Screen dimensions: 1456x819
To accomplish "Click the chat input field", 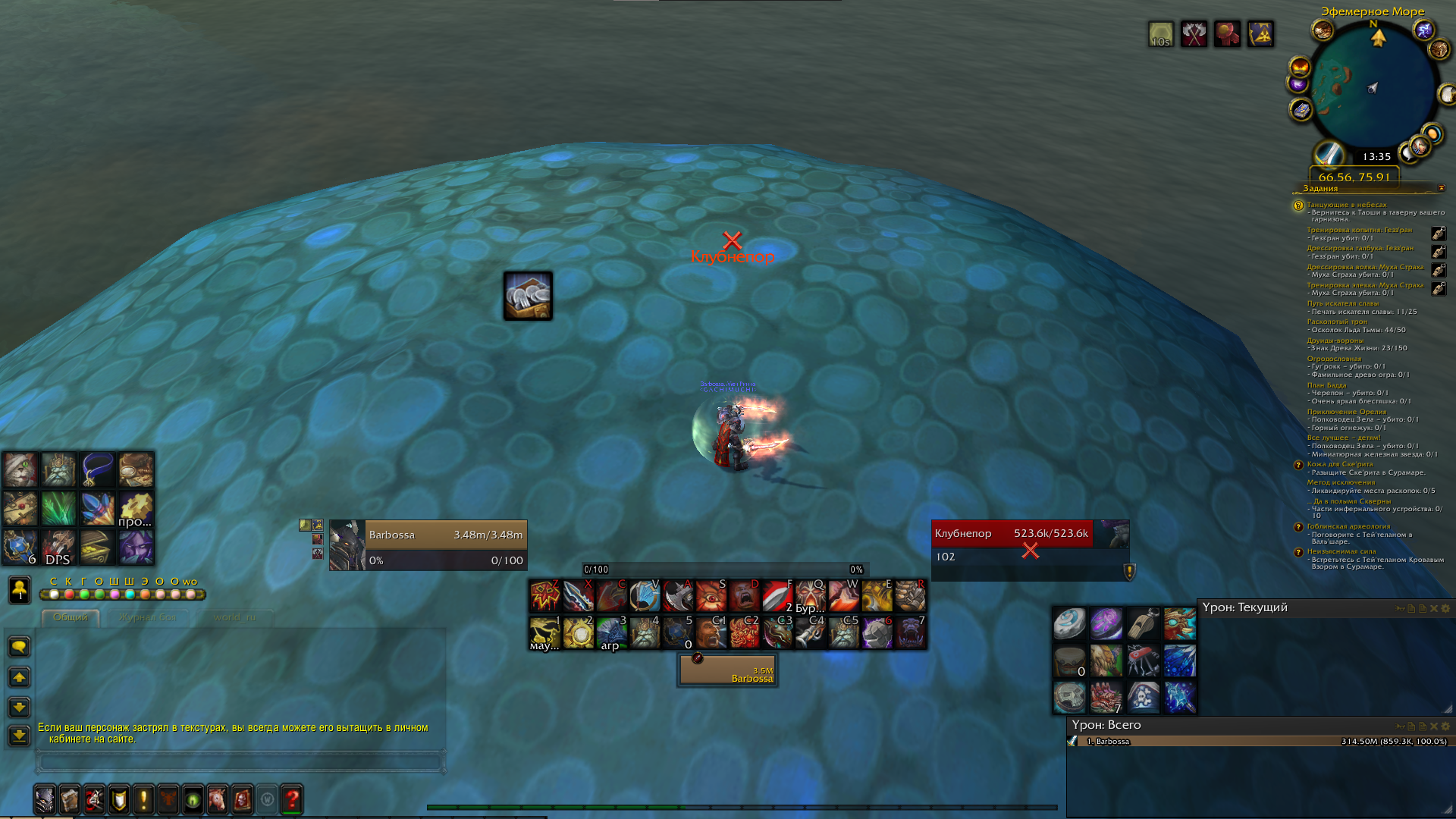I will (240, 761).
